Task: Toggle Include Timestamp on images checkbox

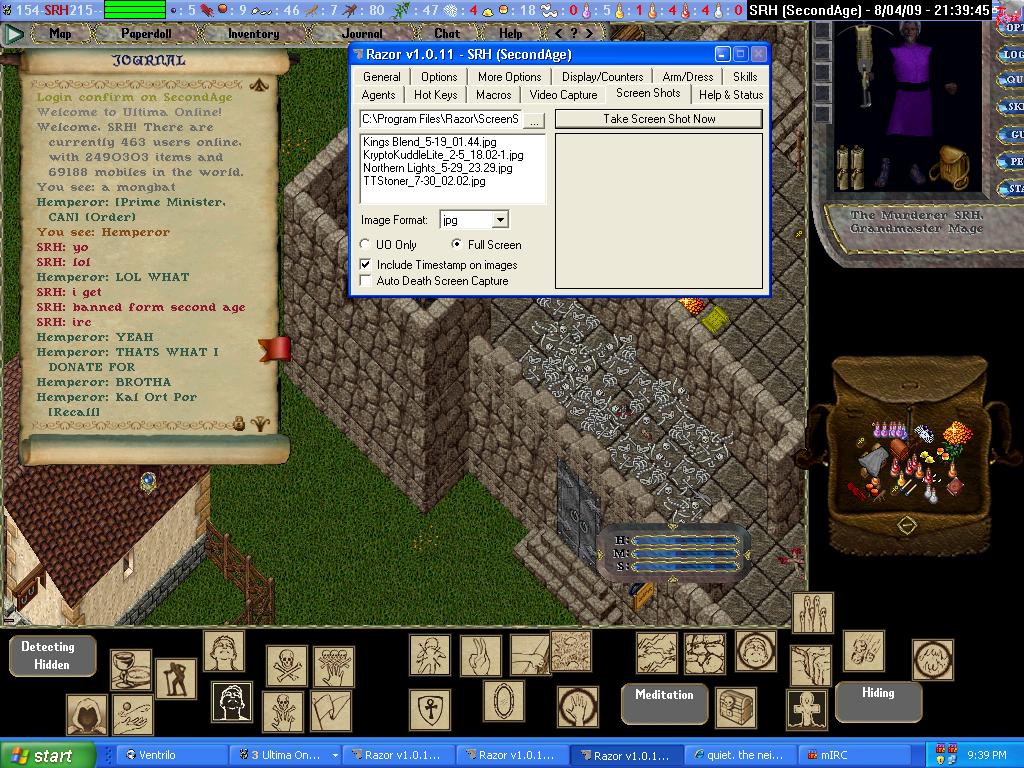Action: coord(365,265)
